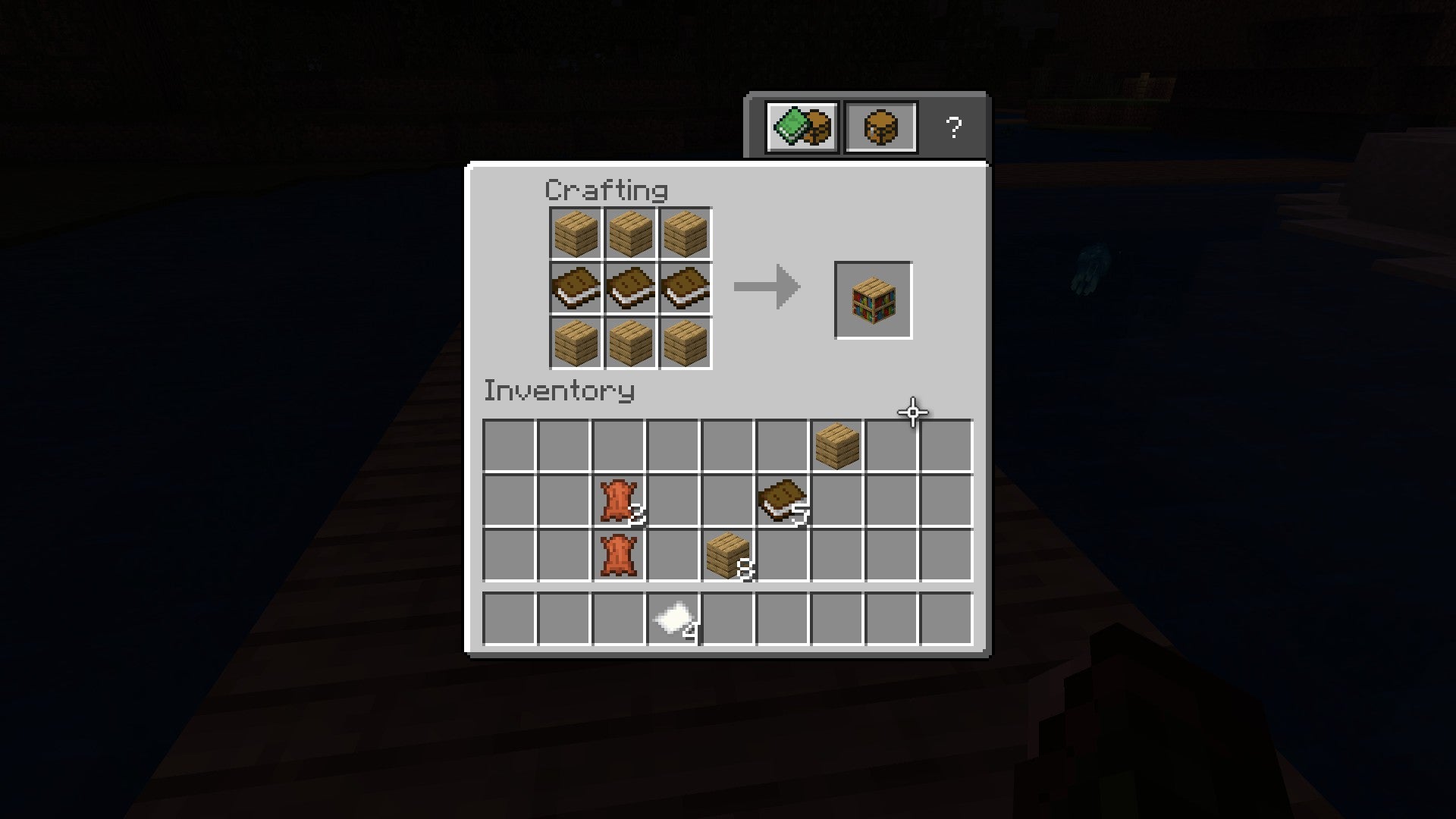Open the help menu via the question mark

click(x=954, y=126)
